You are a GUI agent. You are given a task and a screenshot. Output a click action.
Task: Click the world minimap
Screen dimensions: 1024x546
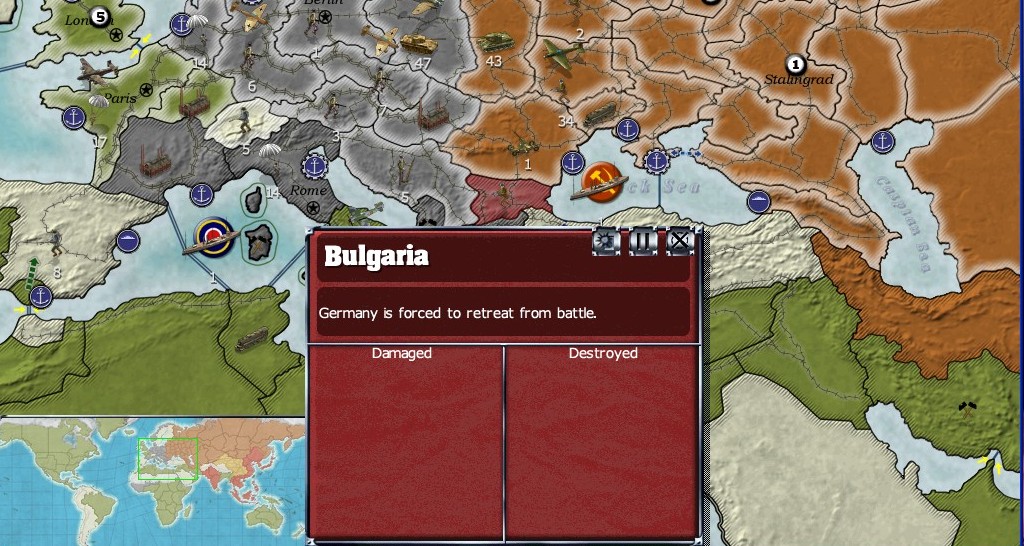point(152,479)
